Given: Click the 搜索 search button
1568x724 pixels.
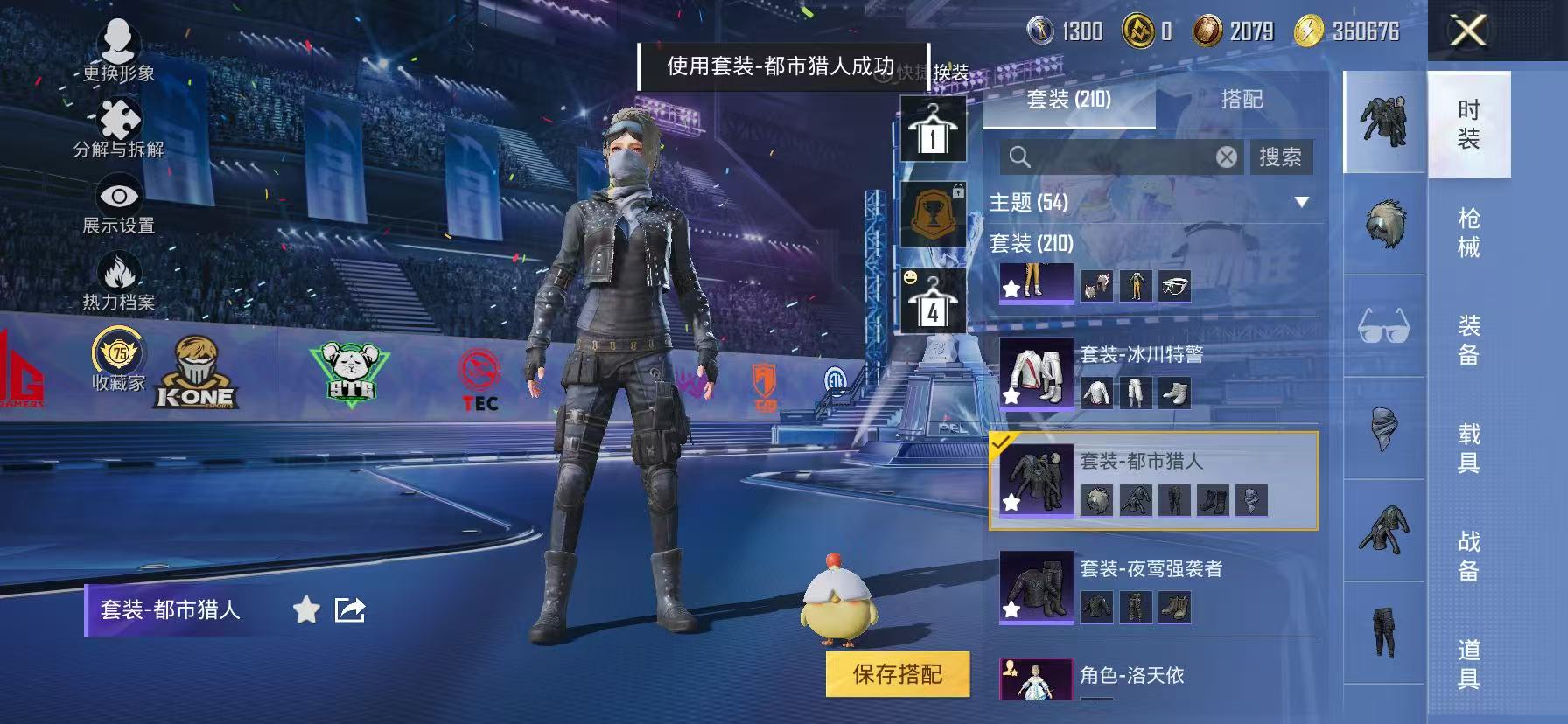Looking at the screenshot, I should (x=1282, y=157).
